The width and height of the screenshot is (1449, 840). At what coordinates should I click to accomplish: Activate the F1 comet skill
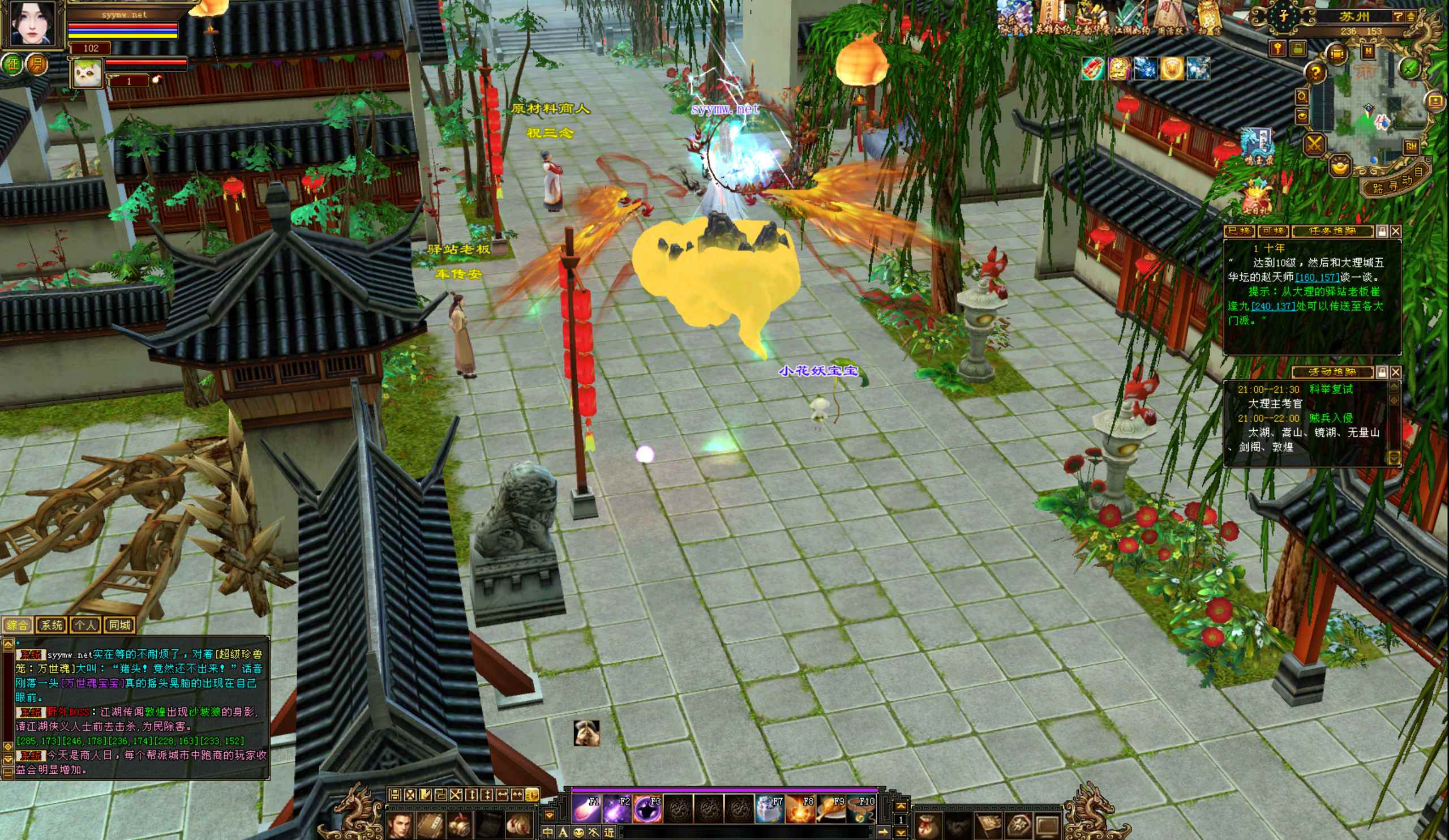coord(586,809)
